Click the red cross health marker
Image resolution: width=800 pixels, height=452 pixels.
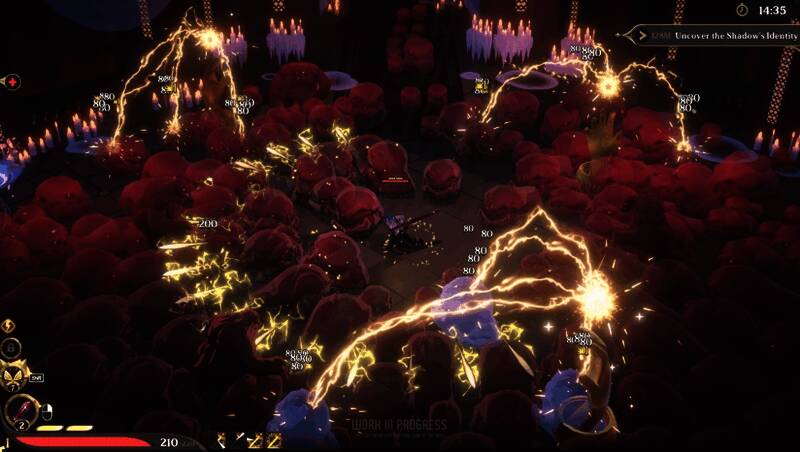point(11,81)
